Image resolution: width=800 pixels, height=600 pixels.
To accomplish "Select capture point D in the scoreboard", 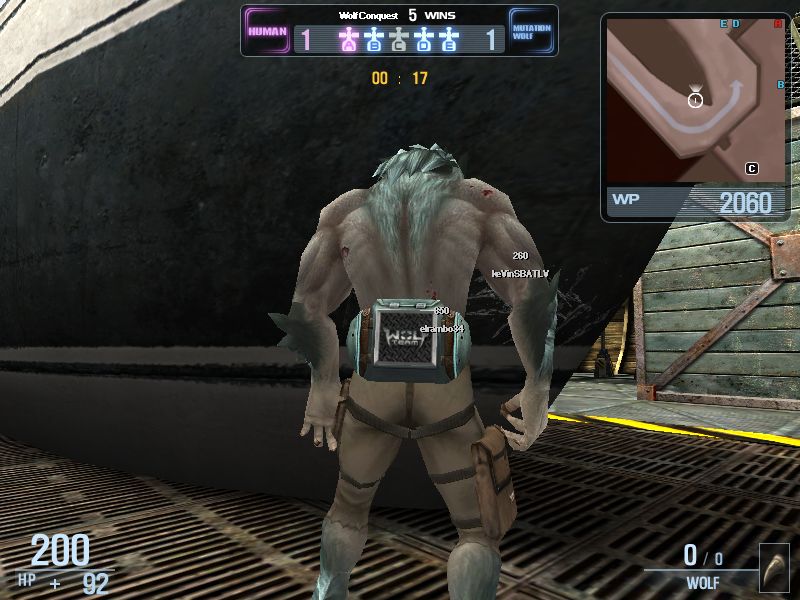I will 424,40.
